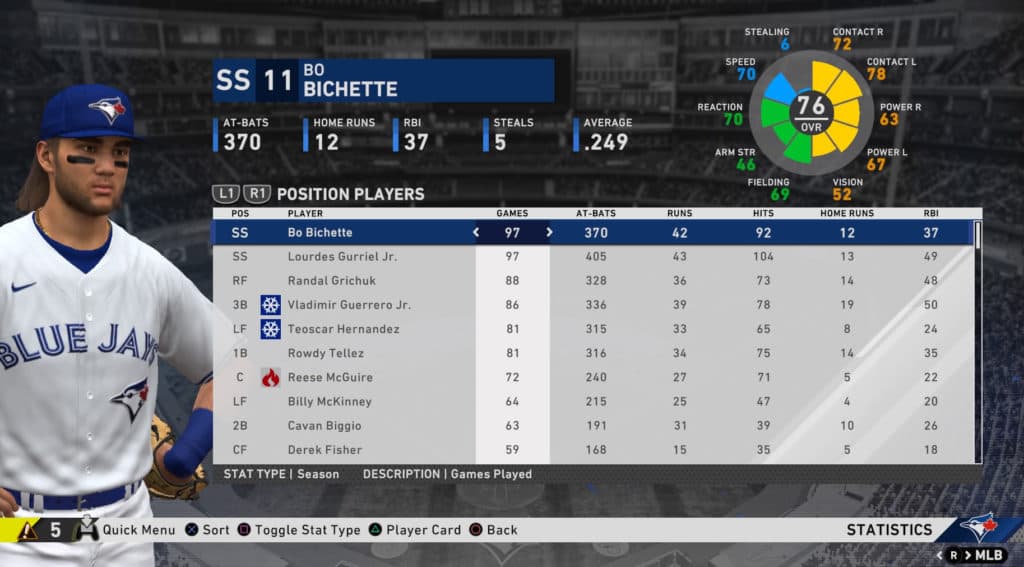This screenshot has width=1024, height=567.
Task: Select Vladimir Guerrero Jr. in the table
Action: click(x=349, y=305)
